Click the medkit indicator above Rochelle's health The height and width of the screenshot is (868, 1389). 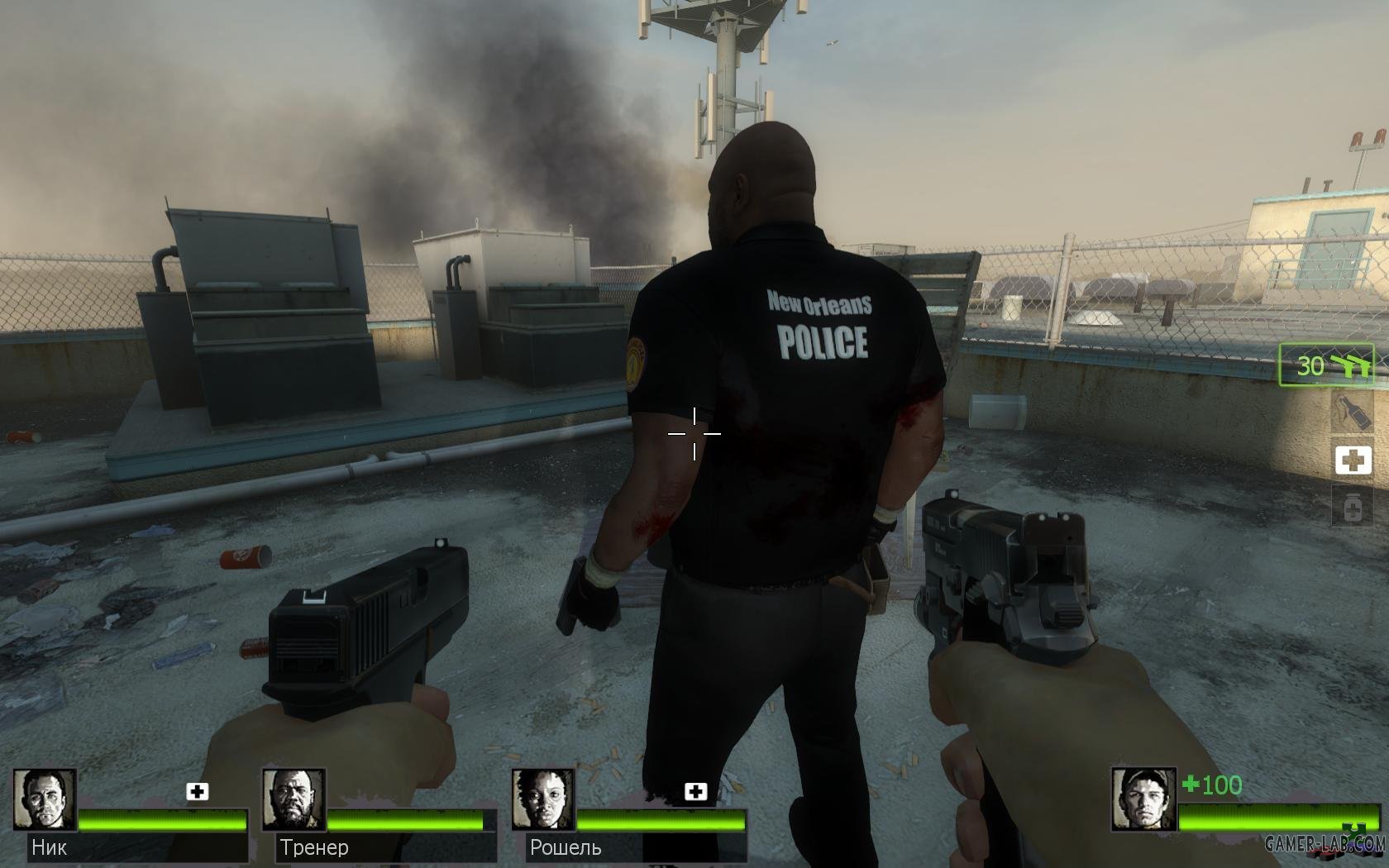click(695, 792)
